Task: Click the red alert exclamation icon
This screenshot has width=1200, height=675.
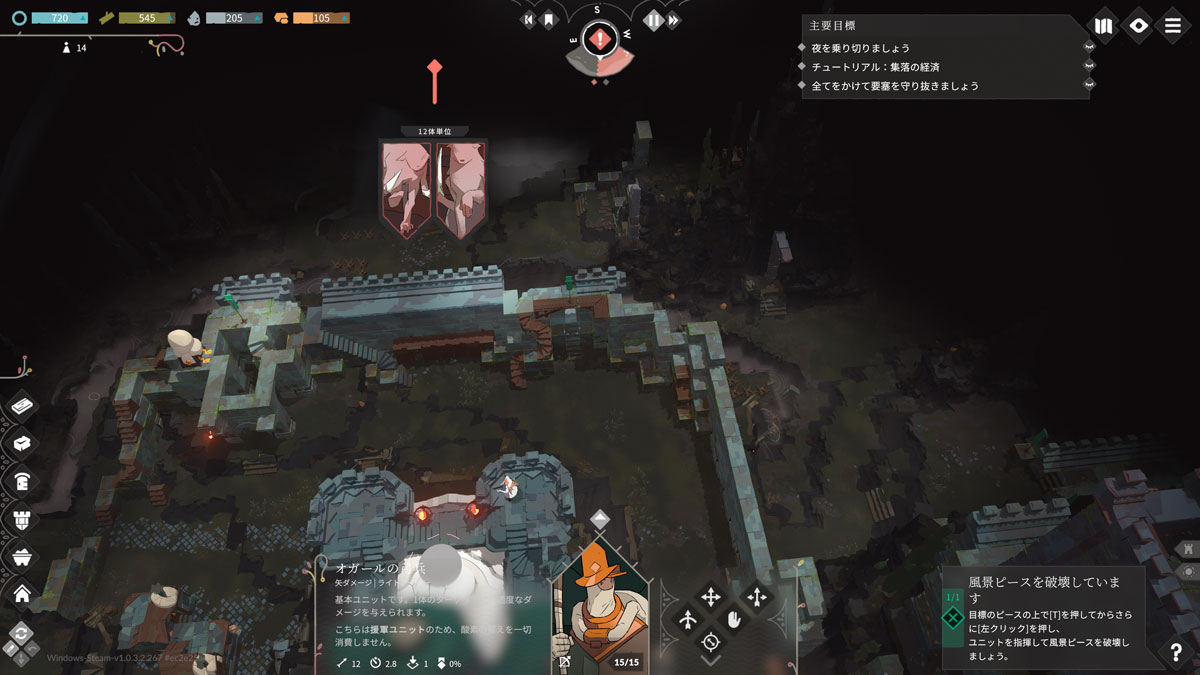Action: coord(599,40)
